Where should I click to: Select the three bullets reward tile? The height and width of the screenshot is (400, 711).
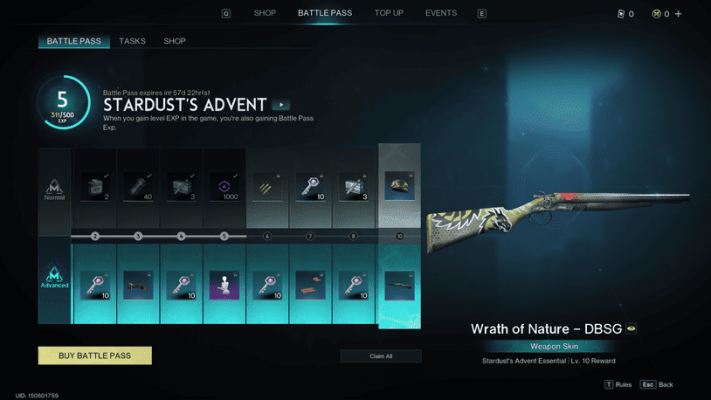click(x=268, y=186)
